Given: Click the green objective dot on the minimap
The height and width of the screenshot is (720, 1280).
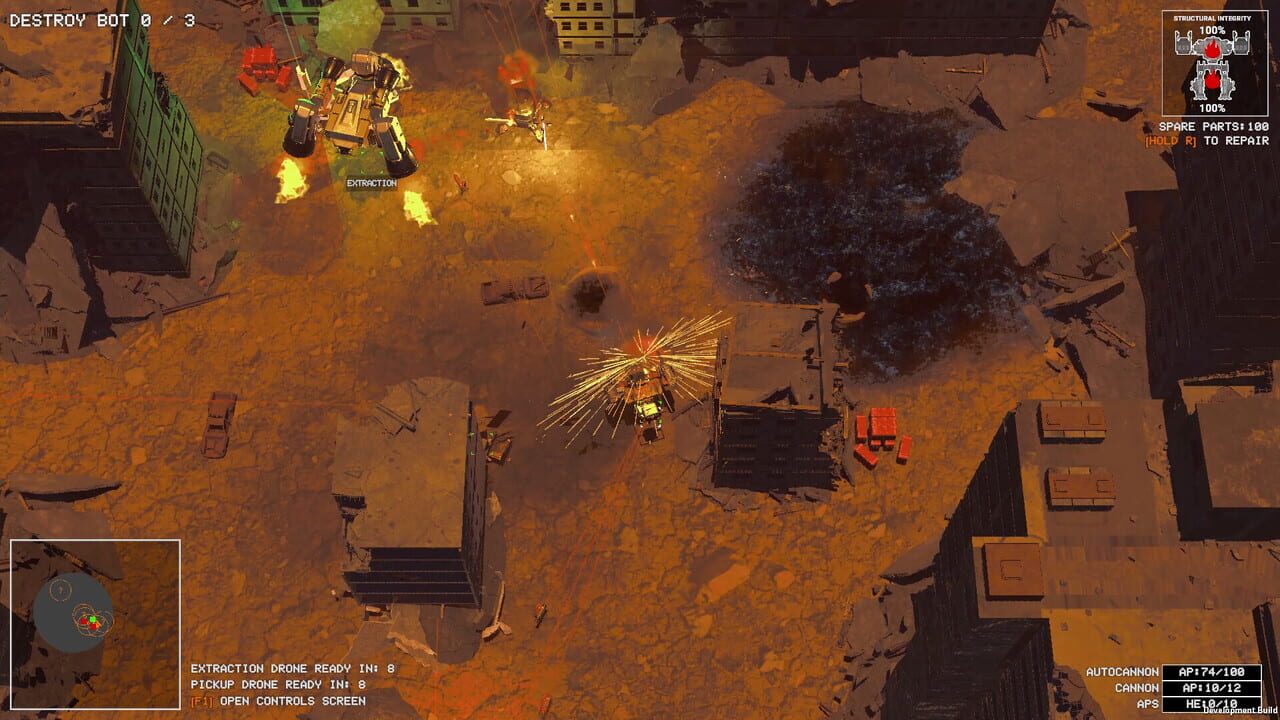Looking at the screenshot, I should click(x=92, y=618).
